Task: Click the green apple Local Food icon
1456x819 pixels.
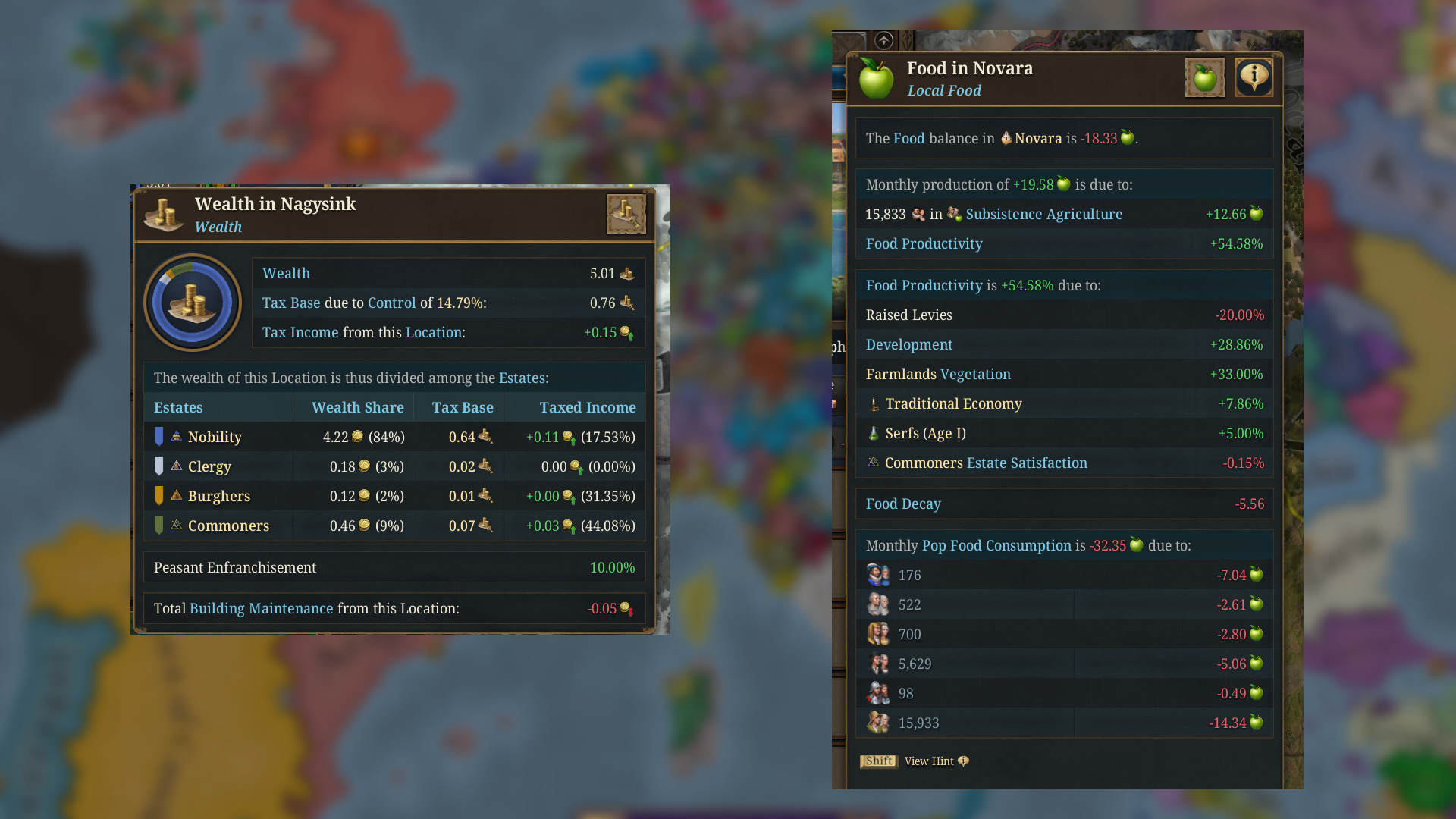Action: [877, 77]
